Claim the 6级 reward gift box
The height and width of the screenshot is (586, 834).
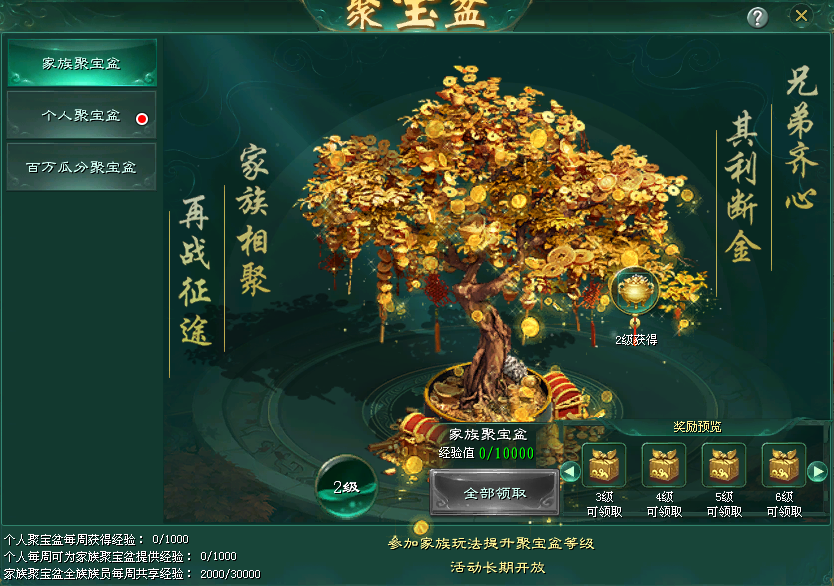784,465
